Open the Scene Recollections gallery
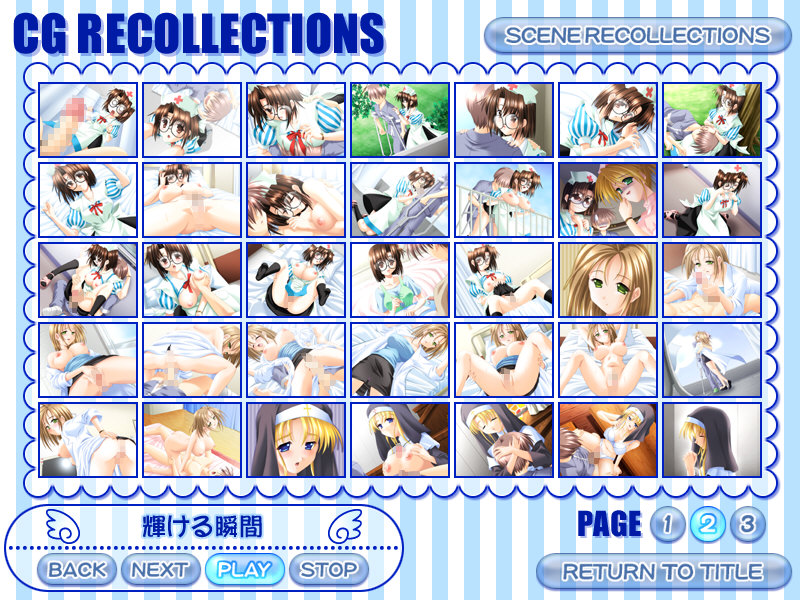This screenshot has height=600, width=800. pos(637,36)
